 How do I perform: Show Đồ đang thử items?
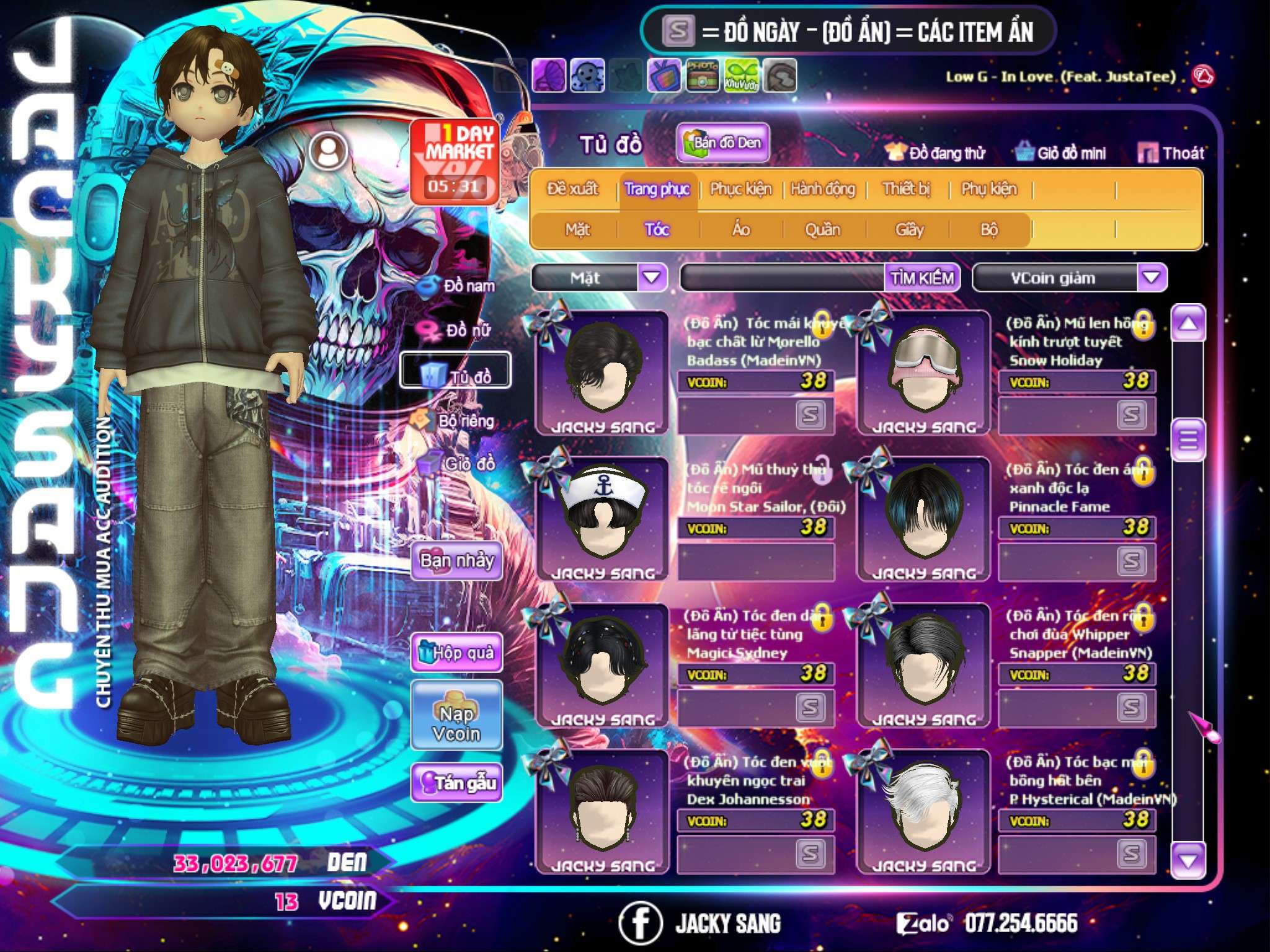pyautogui.click(x=936, y=152)
